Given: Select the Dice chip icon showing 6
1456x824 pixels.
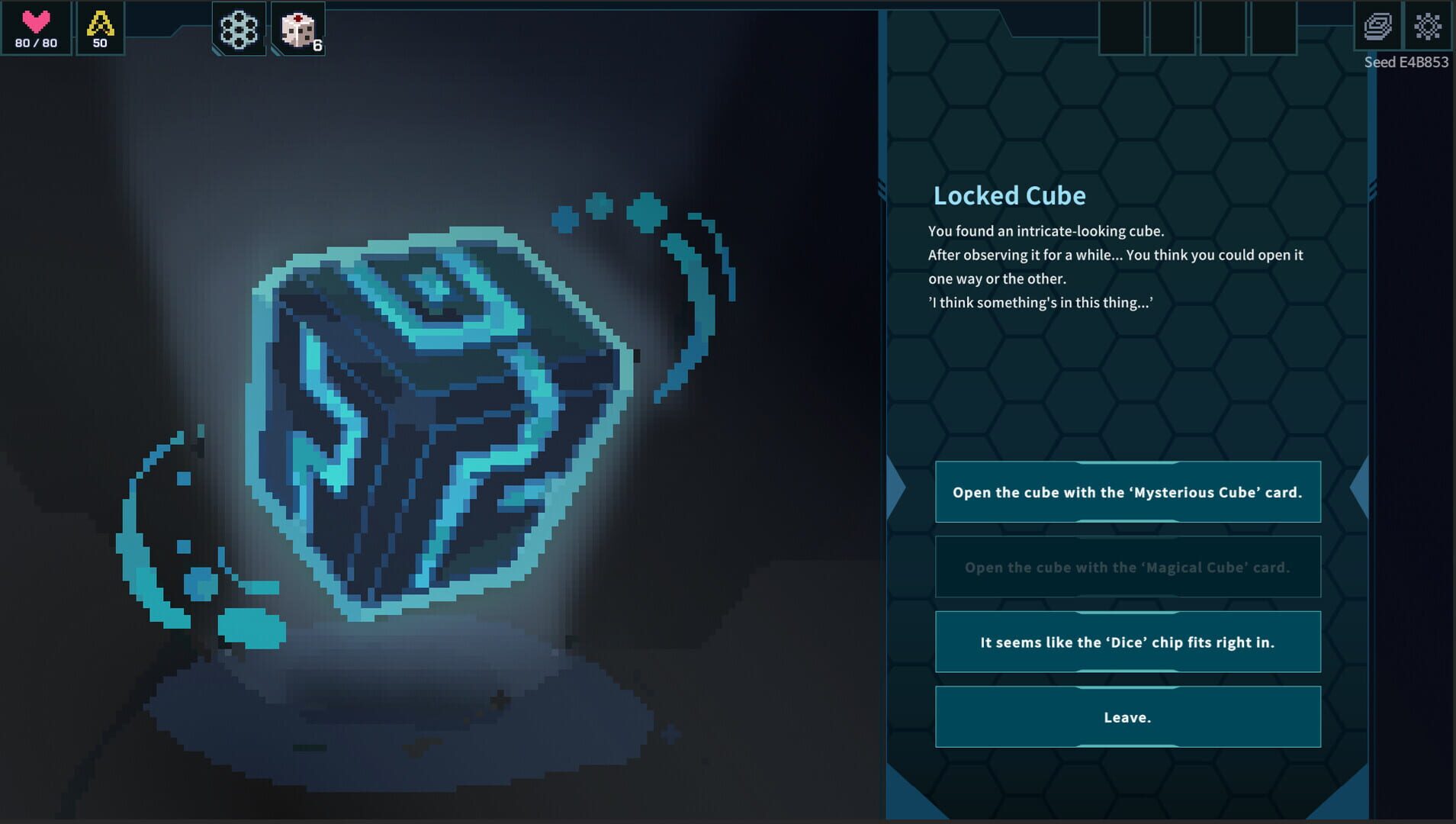Looking at the screenshot, I should point(299,28).
